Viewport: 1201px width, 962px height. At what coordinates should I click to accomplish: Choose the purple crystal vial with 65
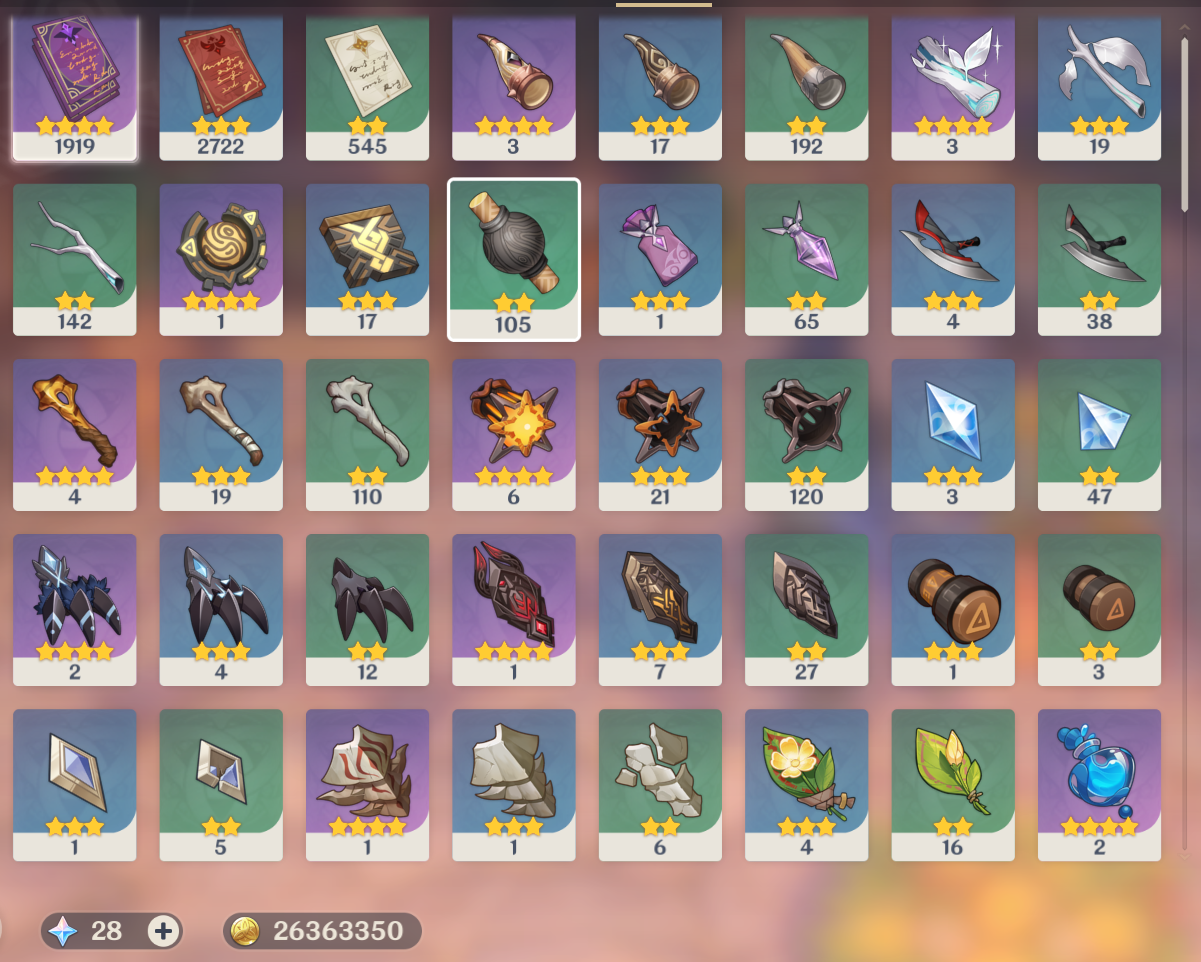(x=806, y=258)
